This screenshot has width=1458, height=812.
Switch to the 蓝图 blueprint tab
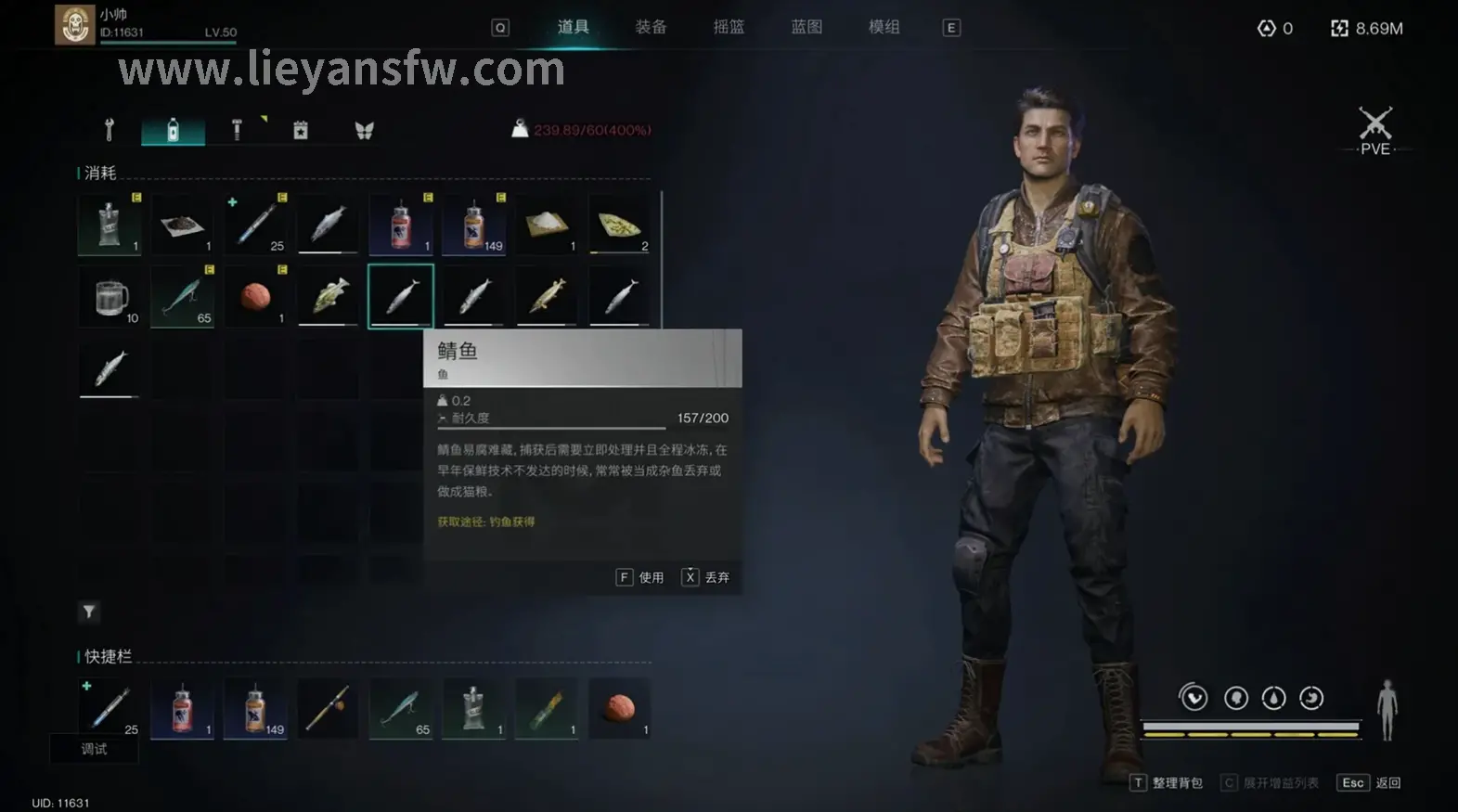806,27
